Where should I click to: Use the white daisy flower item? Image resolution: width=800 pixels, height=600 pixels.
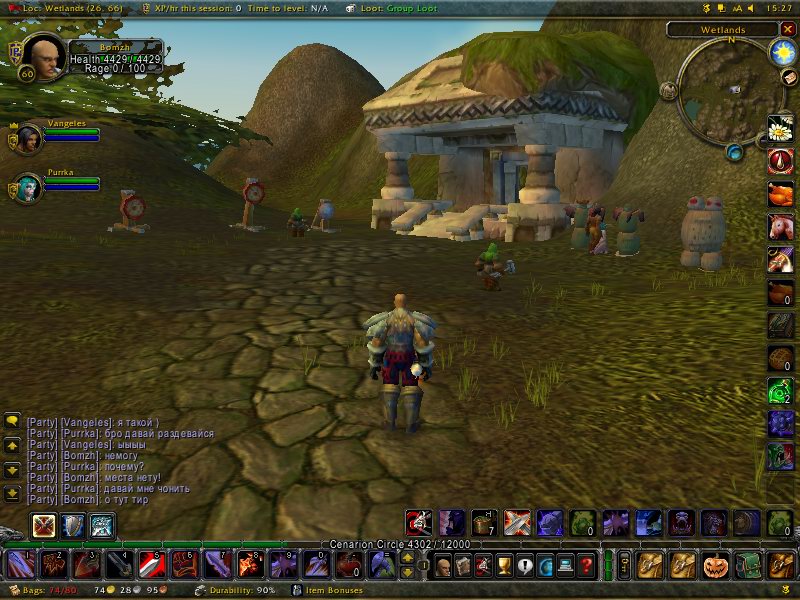point(780,128)
